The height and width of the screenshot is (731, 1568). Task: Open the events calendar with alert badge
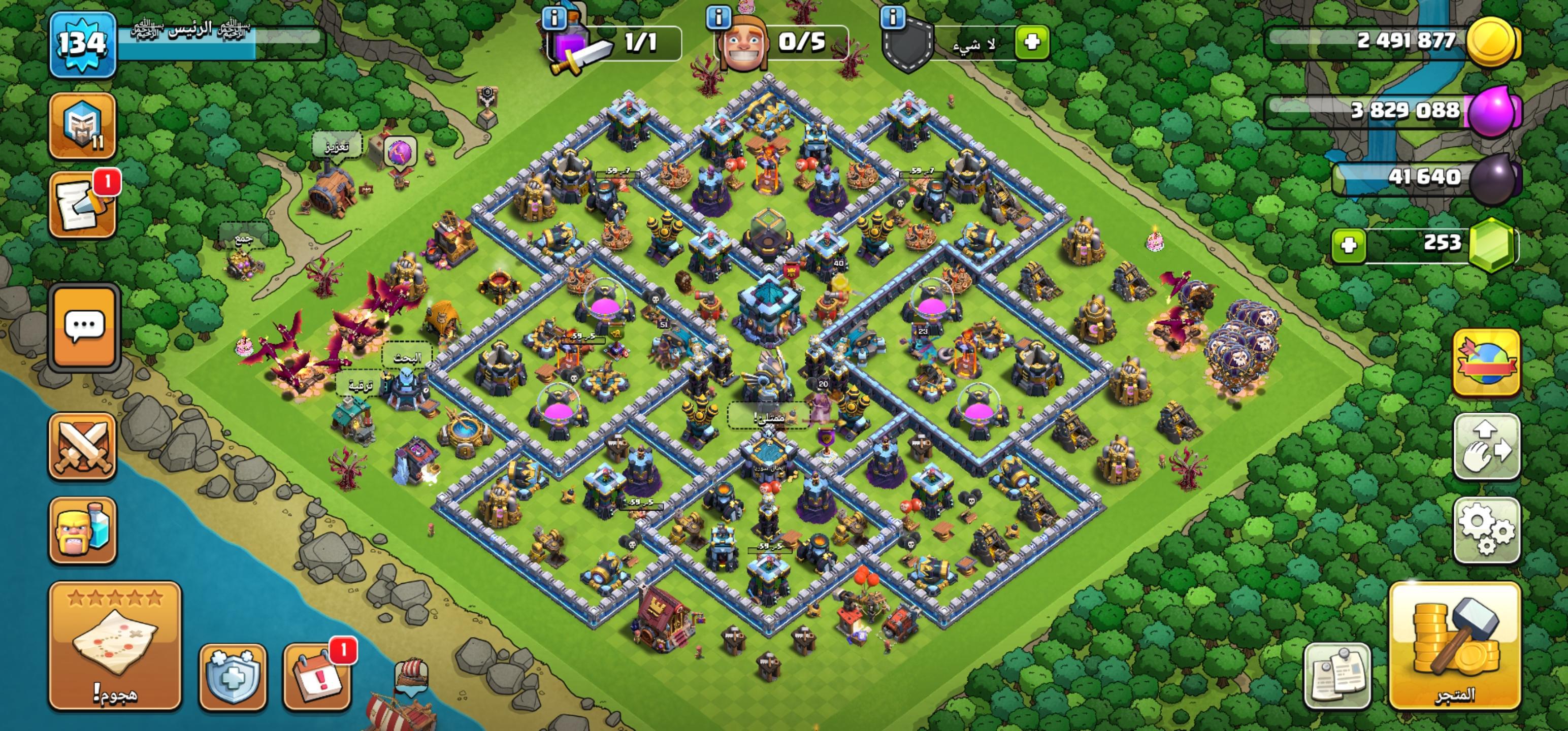pos(316,677)
